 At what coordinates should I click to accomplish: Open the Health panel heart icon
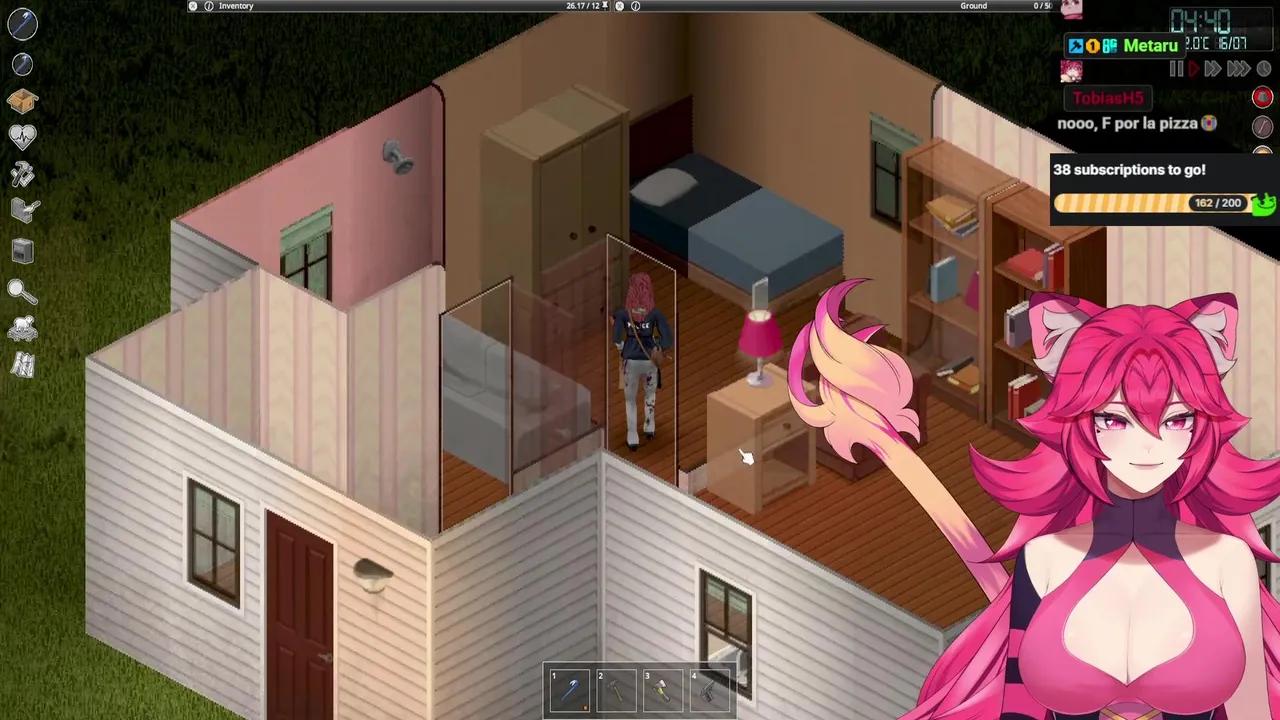pyautogui.click(x=22, y=135)
